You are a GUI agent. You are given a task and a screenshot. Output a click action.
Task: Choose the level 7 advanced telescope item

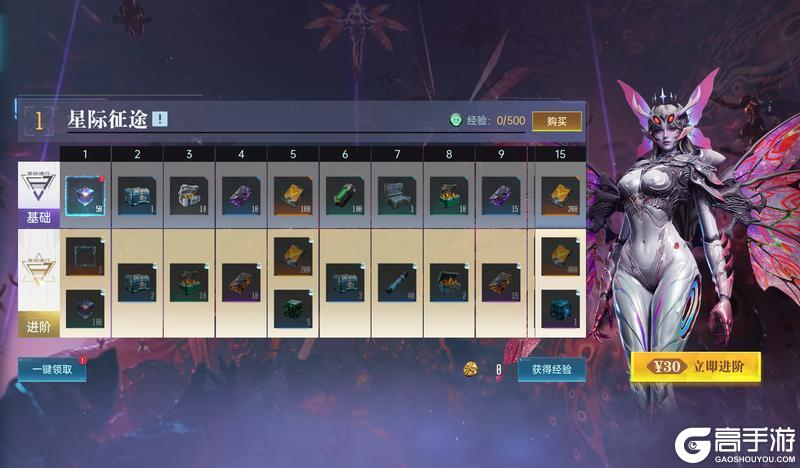396,282
